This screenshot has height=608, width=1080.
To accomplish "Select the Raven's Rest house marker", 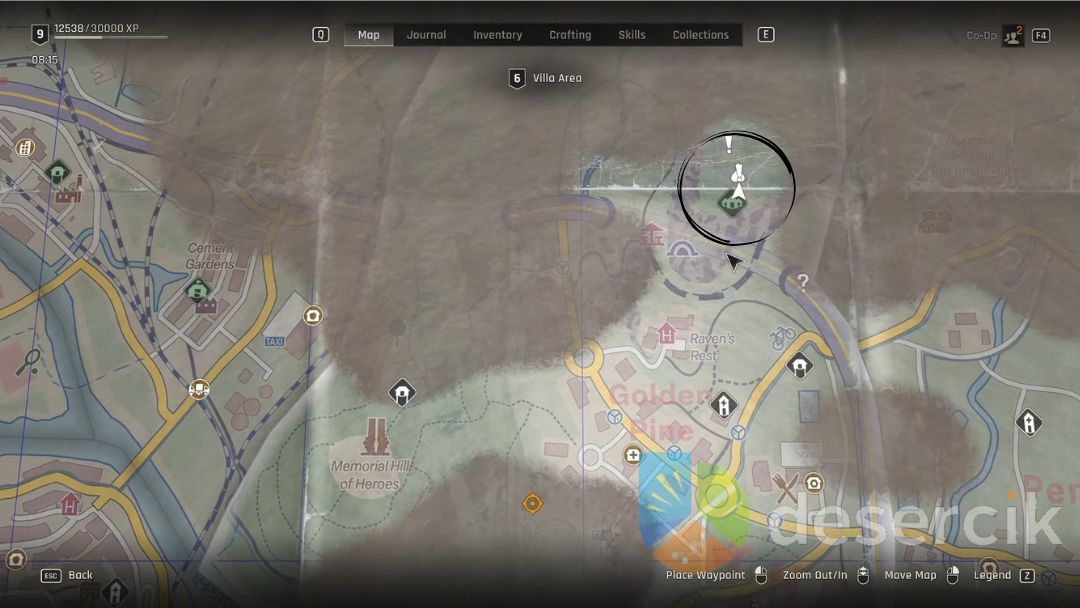I will pos(667,334).
